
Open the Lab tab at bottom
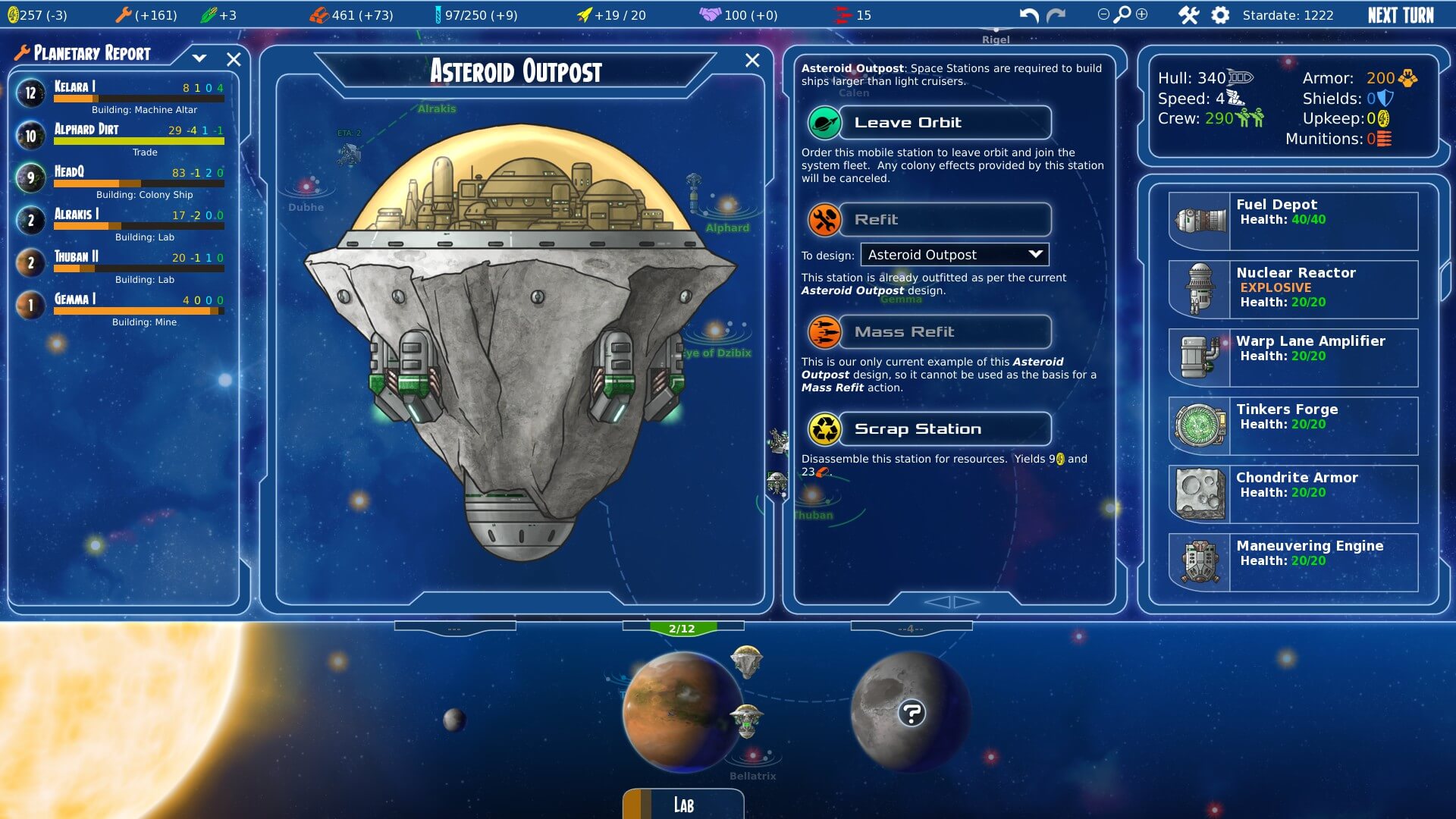point(683,805)
